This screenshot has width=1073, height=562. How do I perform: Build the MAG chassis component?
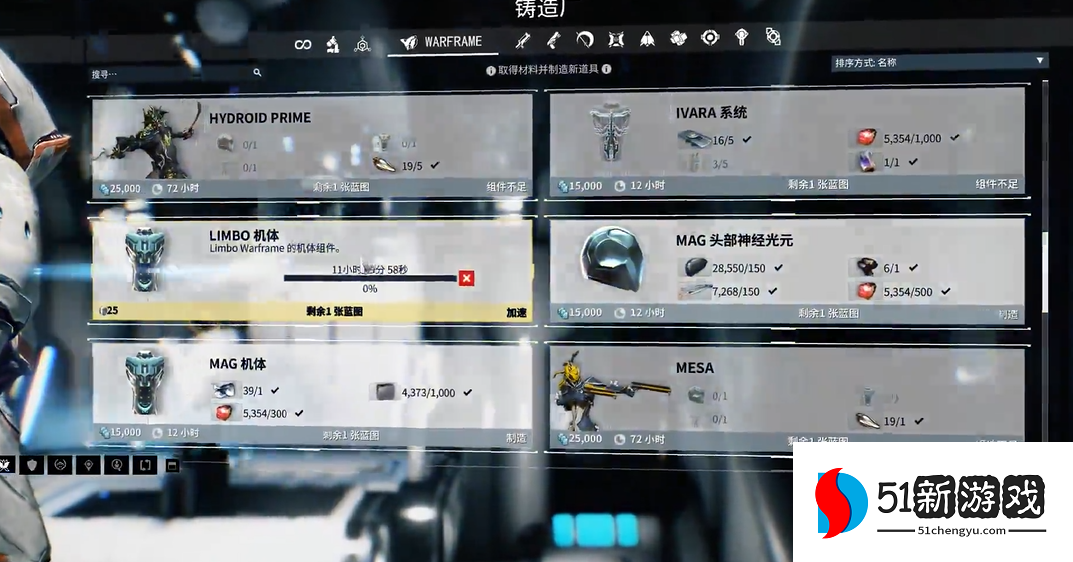coord(516,438)
